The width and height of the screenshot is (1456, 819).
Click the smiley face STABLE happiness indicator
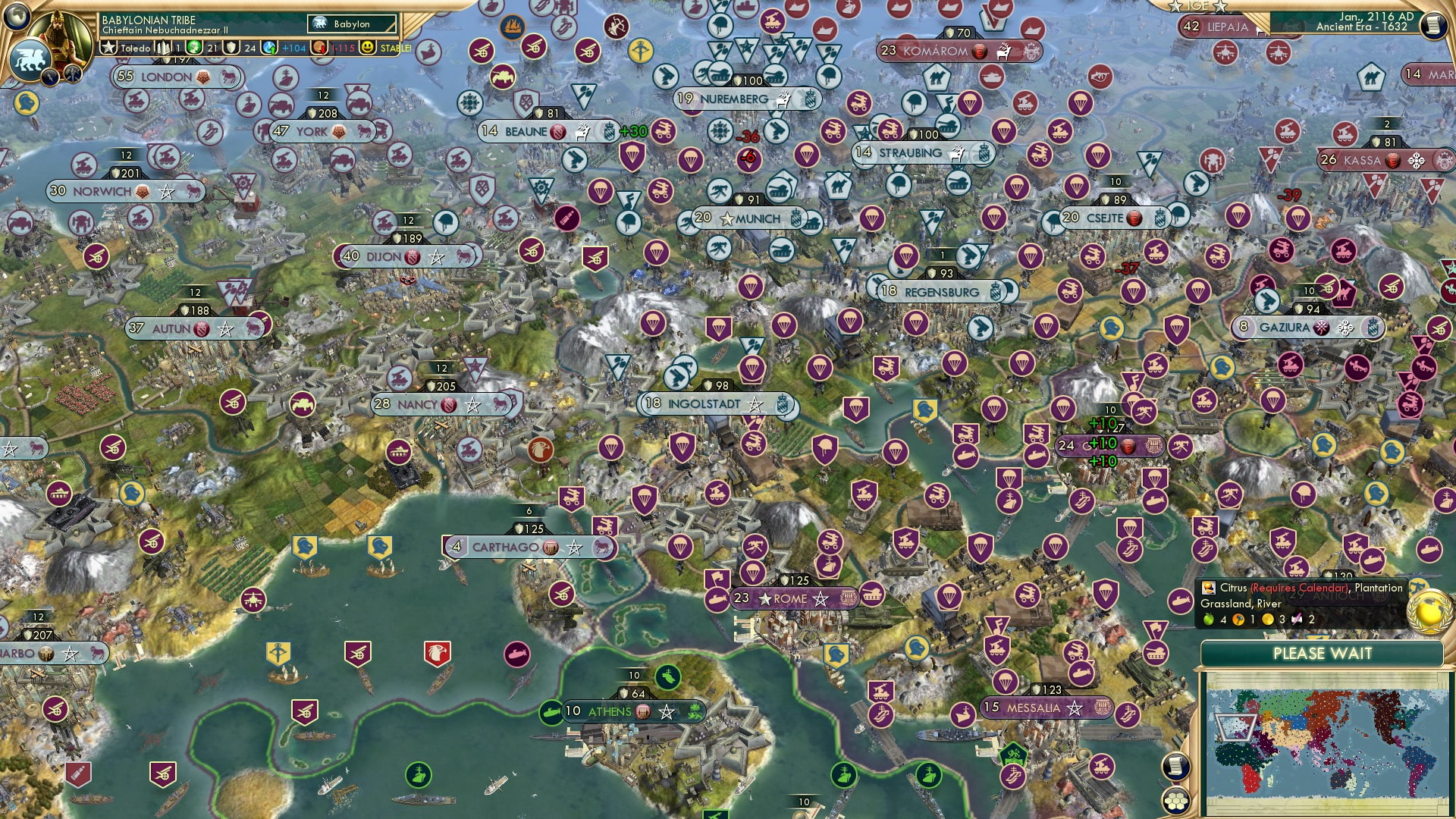367,48
